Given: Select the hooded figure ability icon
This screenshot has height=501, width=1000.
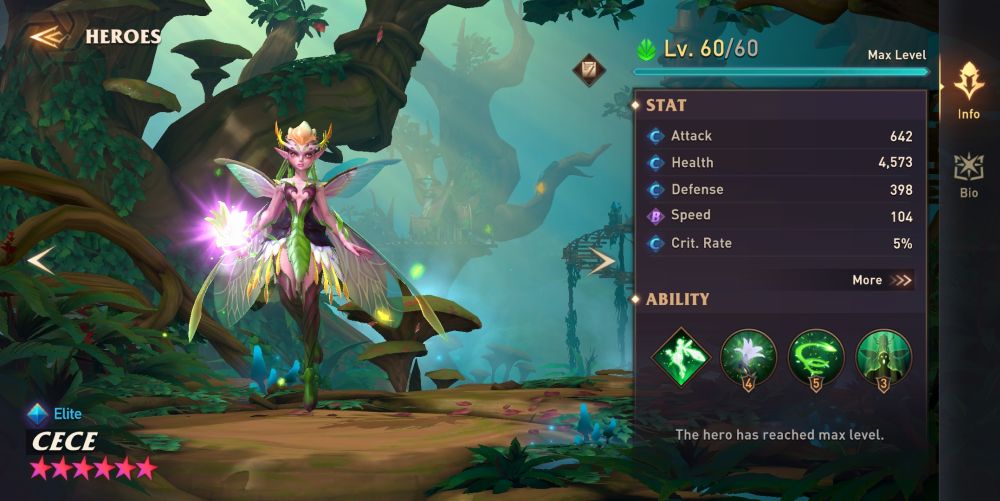Looking at the screenshot, I should point(883,357).
